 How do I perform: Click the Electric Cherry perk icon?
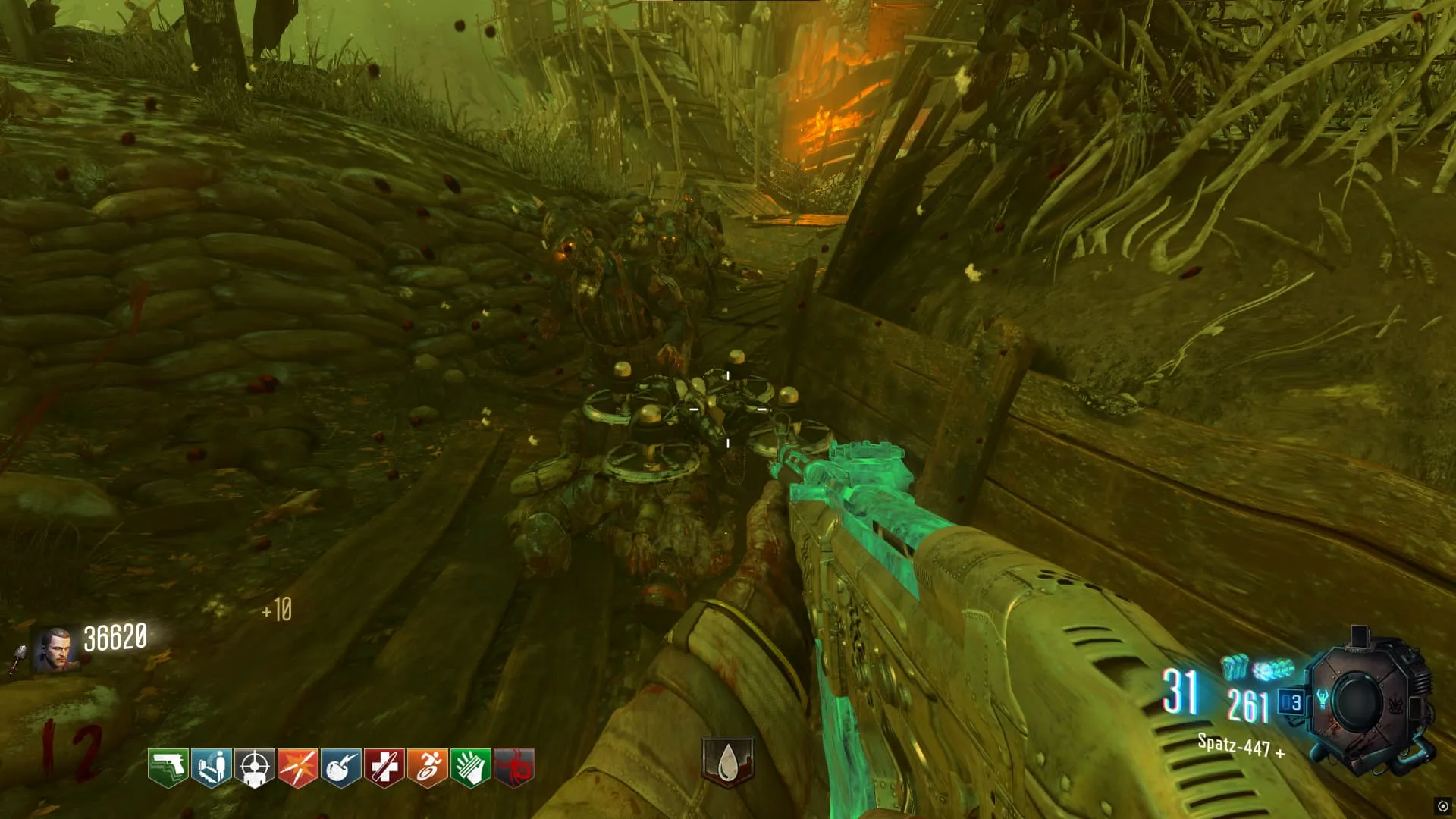(340, 768)
